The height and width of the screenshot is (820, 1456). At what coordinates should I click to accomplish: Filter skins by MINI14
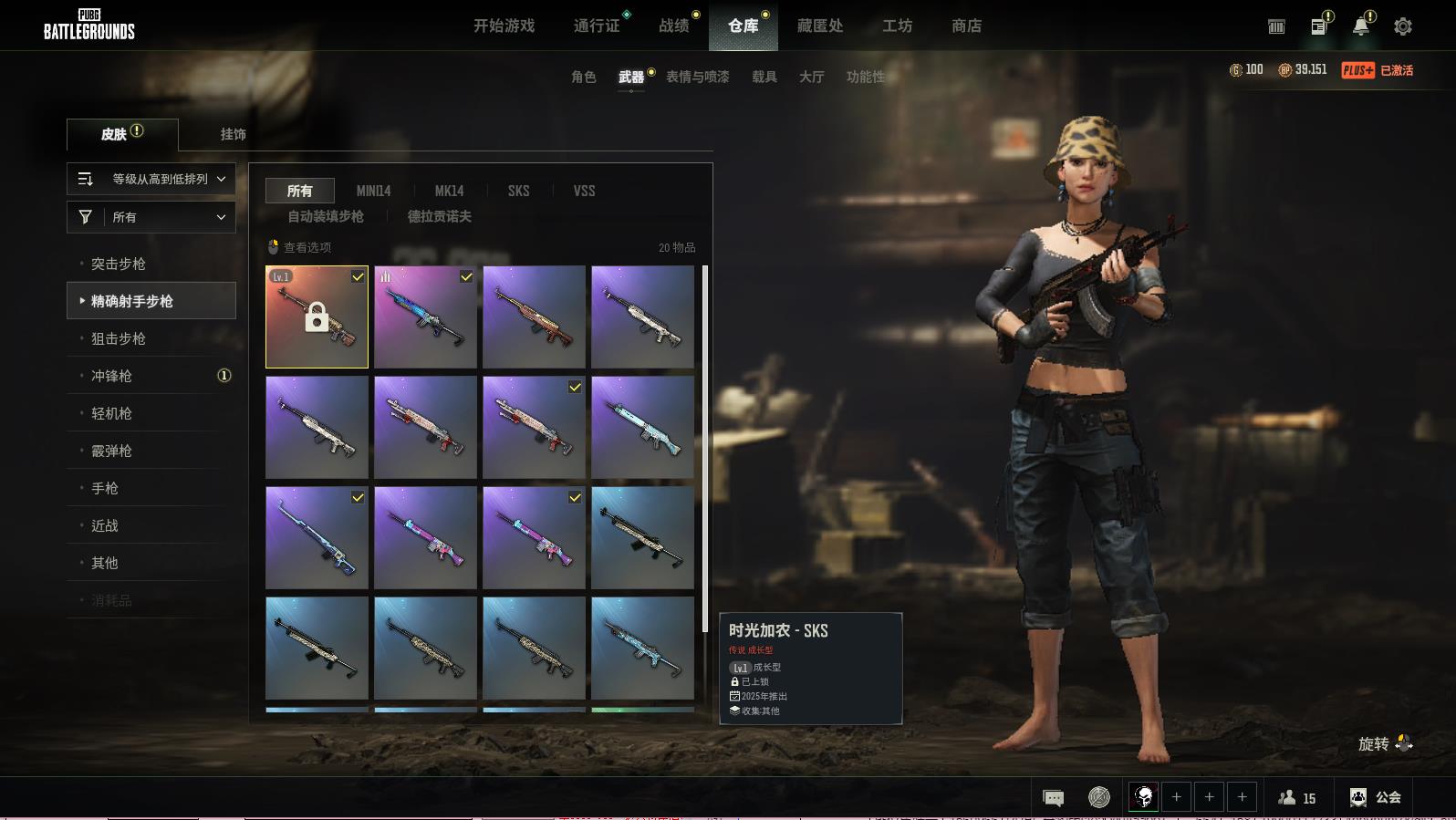coord(373,191)
